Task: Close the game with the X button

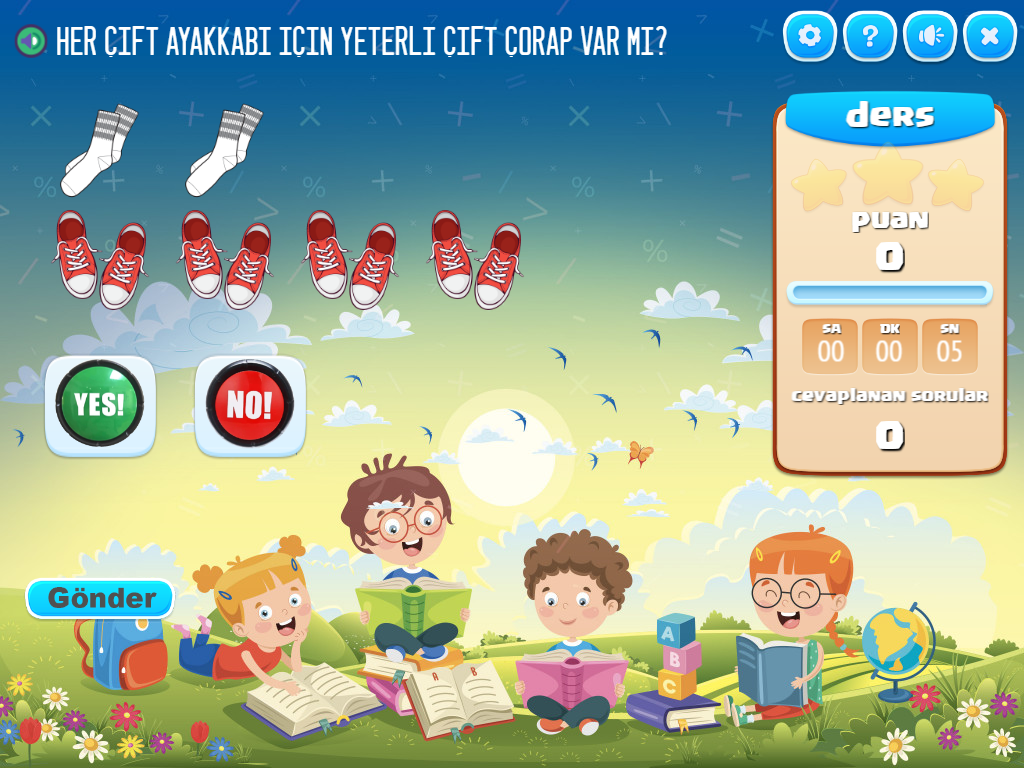Action: 990,37
